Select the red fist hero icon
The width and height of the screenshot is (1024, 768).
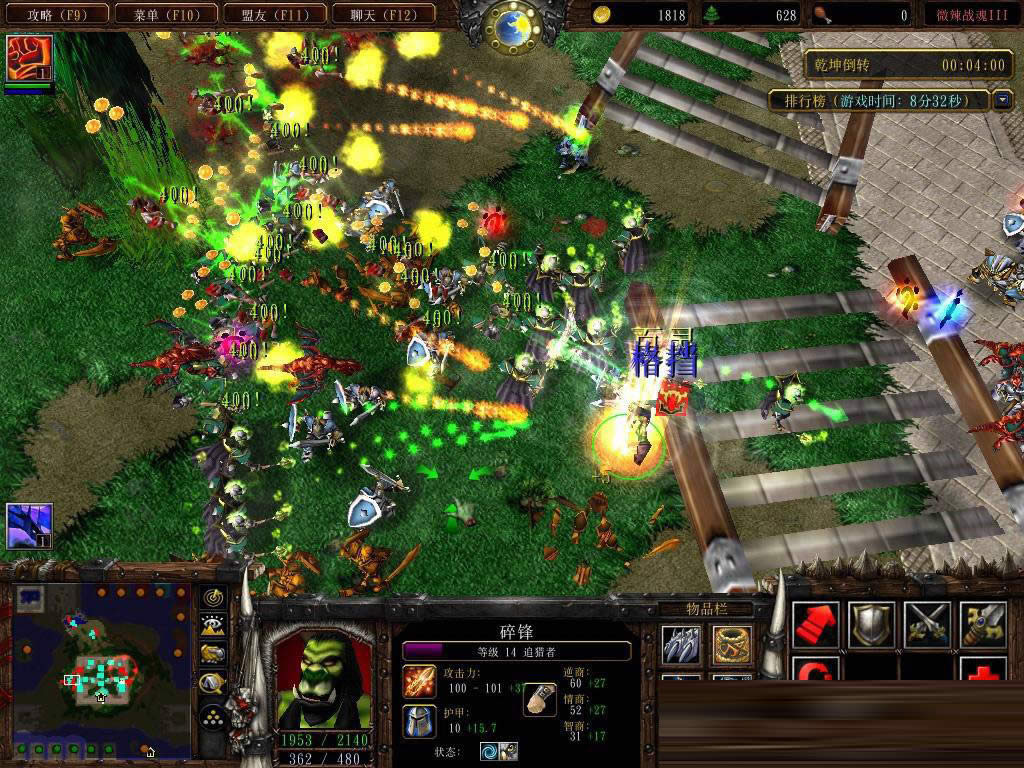pyautogui.click(x=29, y=58)
